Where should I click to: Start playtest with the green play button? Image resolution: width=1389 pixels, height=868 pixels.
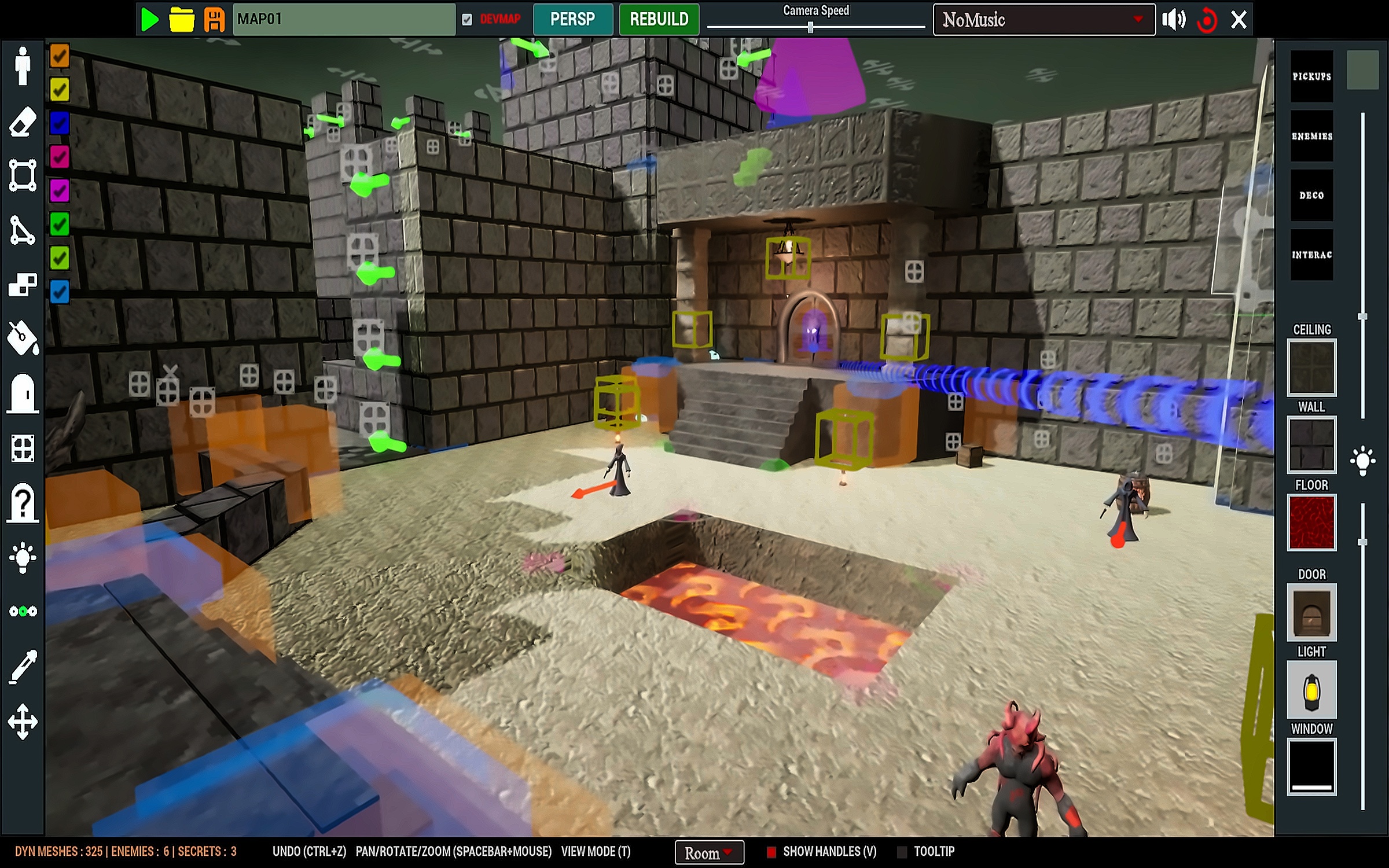149,20
